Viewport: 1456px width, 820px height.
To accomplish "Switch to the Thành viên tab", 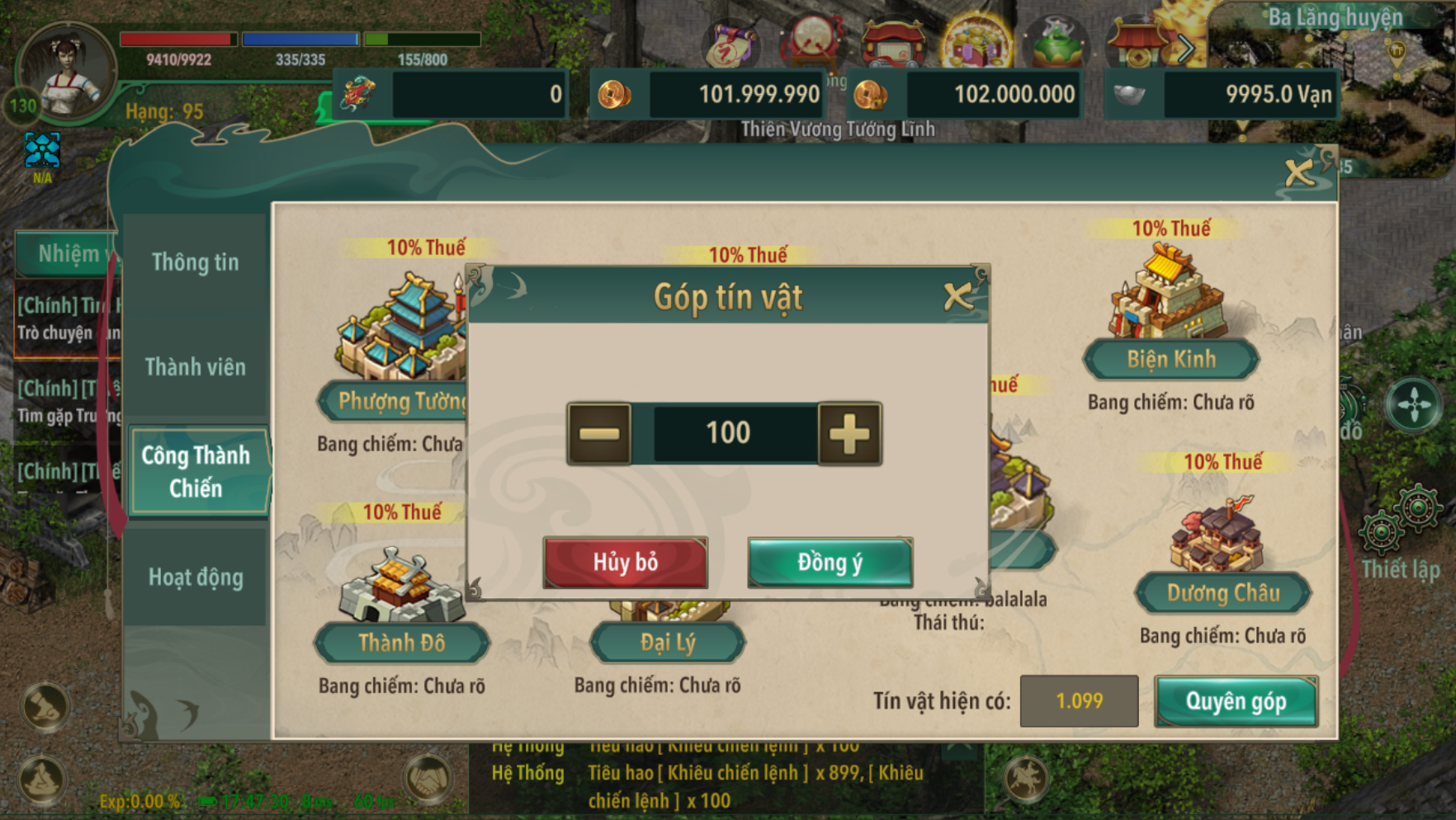I will pos(196,367).
